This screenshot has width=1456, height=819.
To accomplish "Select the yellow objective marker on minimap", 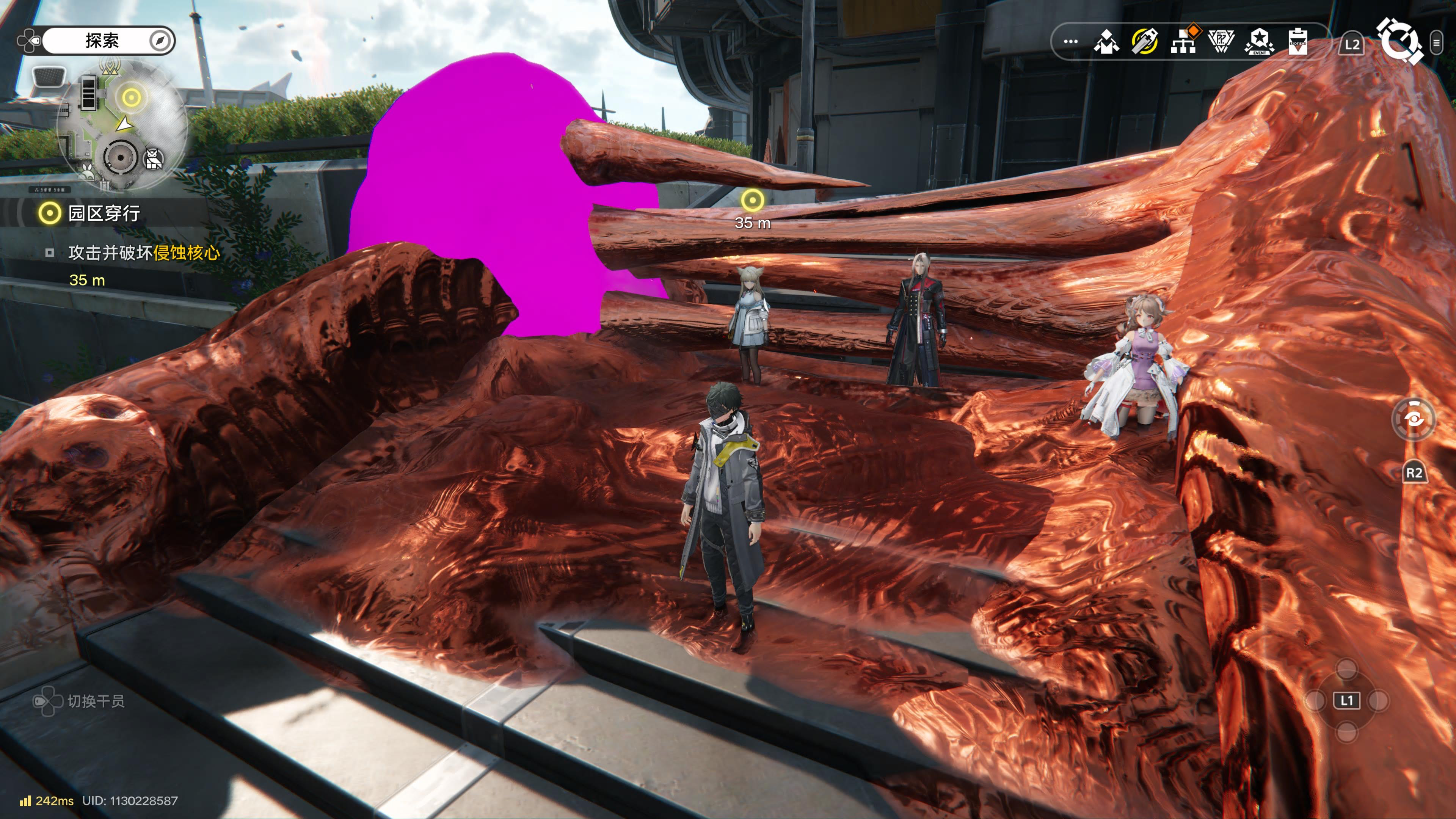I will coord(131,98).
